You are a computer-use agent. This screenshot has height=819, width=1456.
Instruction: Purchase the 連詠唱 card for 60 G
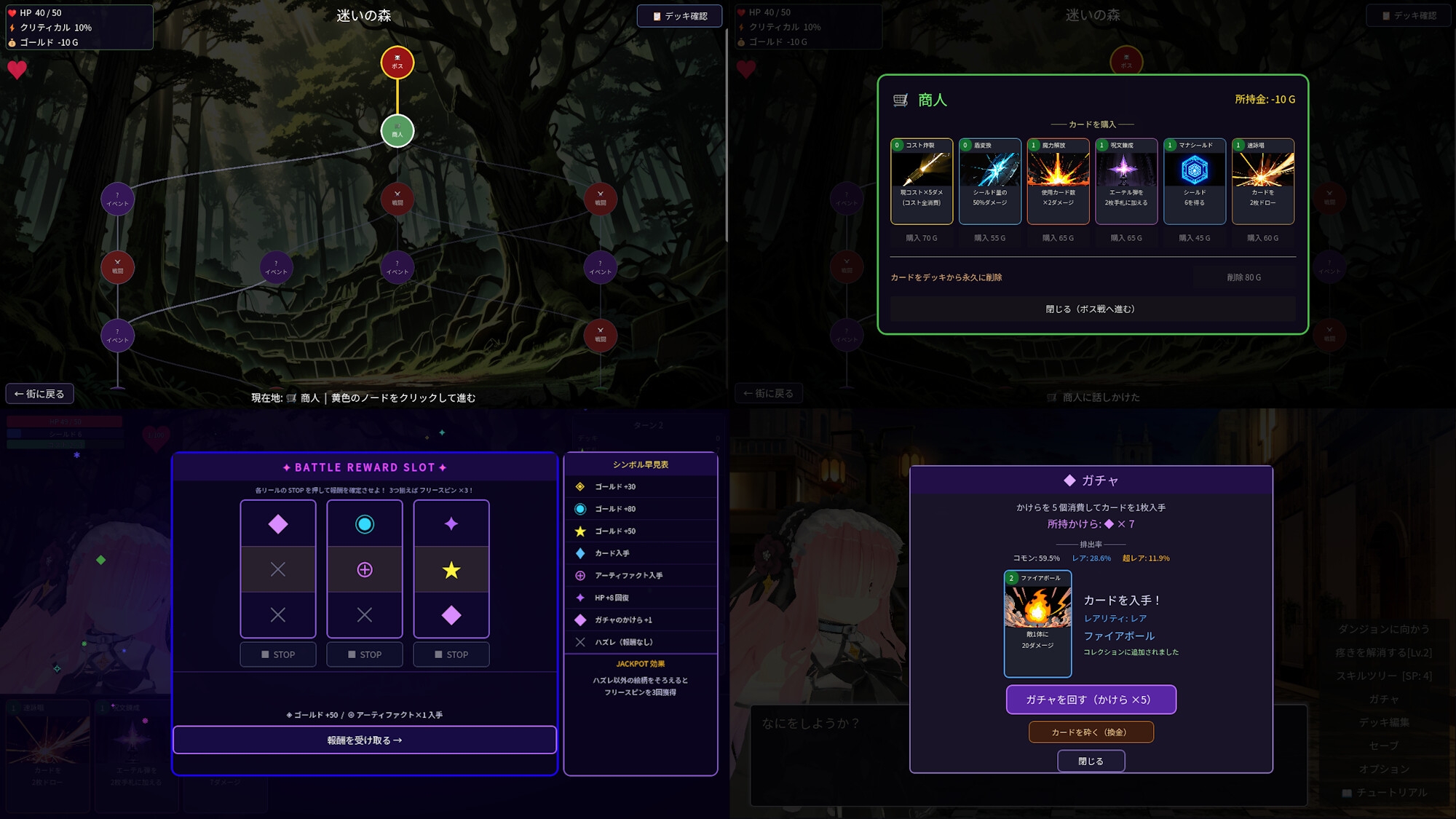(x=1262, y=238)
